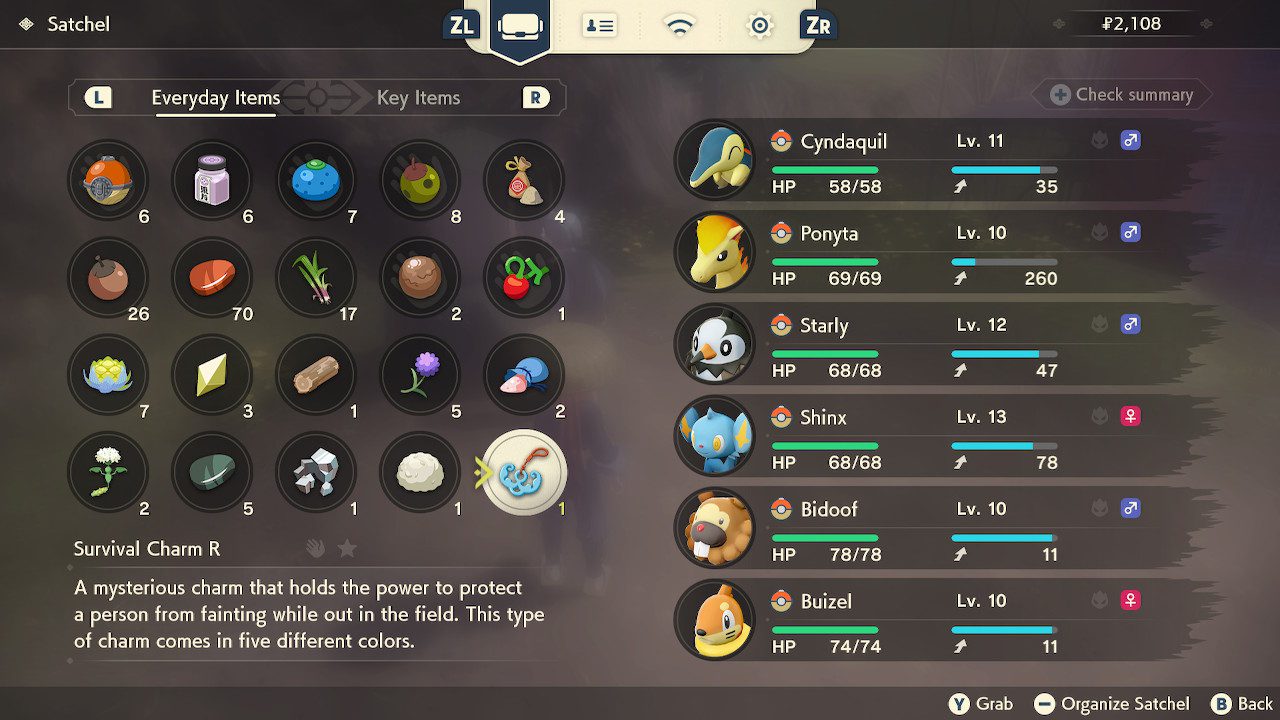The width and height of the screenshot is (1280, 720).
Task: Switch to the Key Items tab
Action: click(x=418, y=98)
